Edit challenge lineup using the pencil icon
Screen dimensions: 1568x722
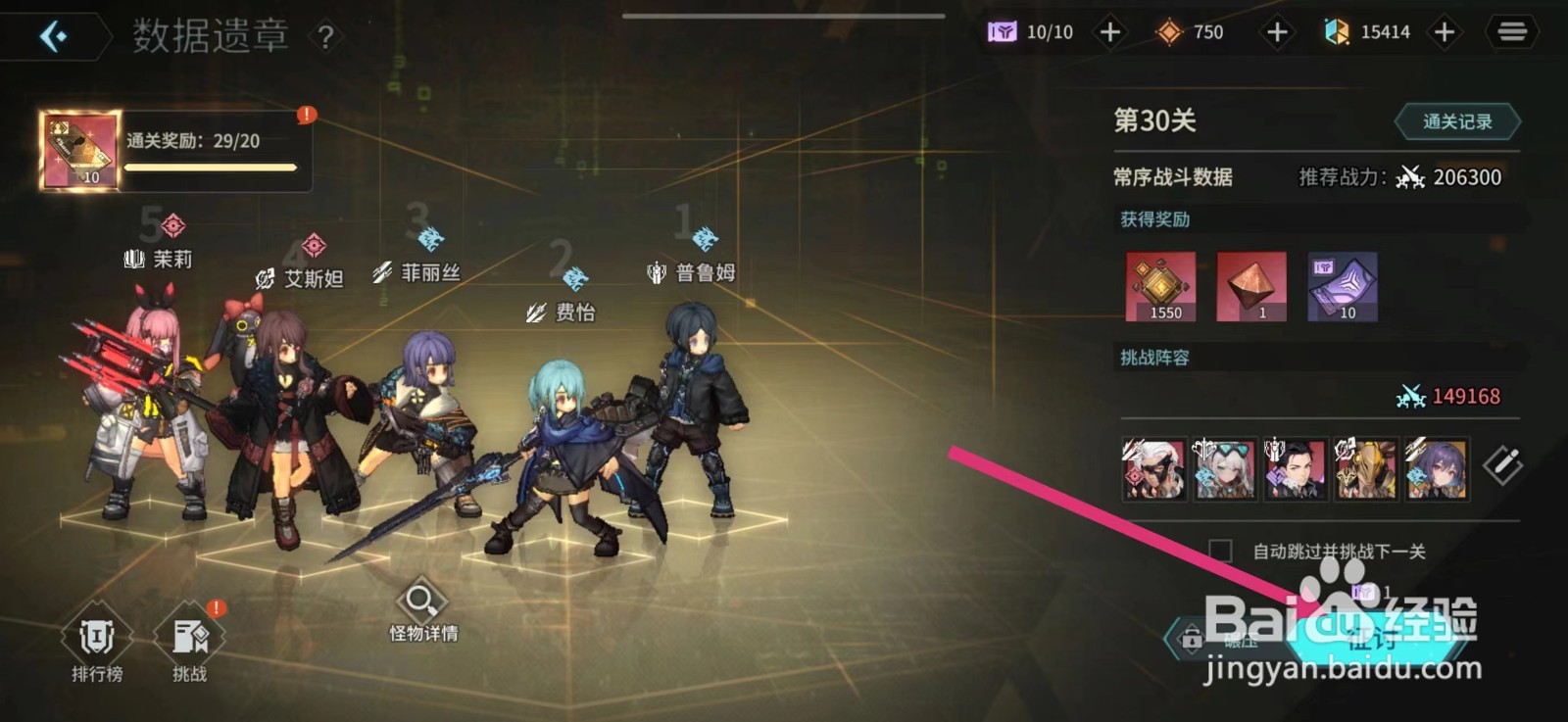click(x=1502, y=469)
